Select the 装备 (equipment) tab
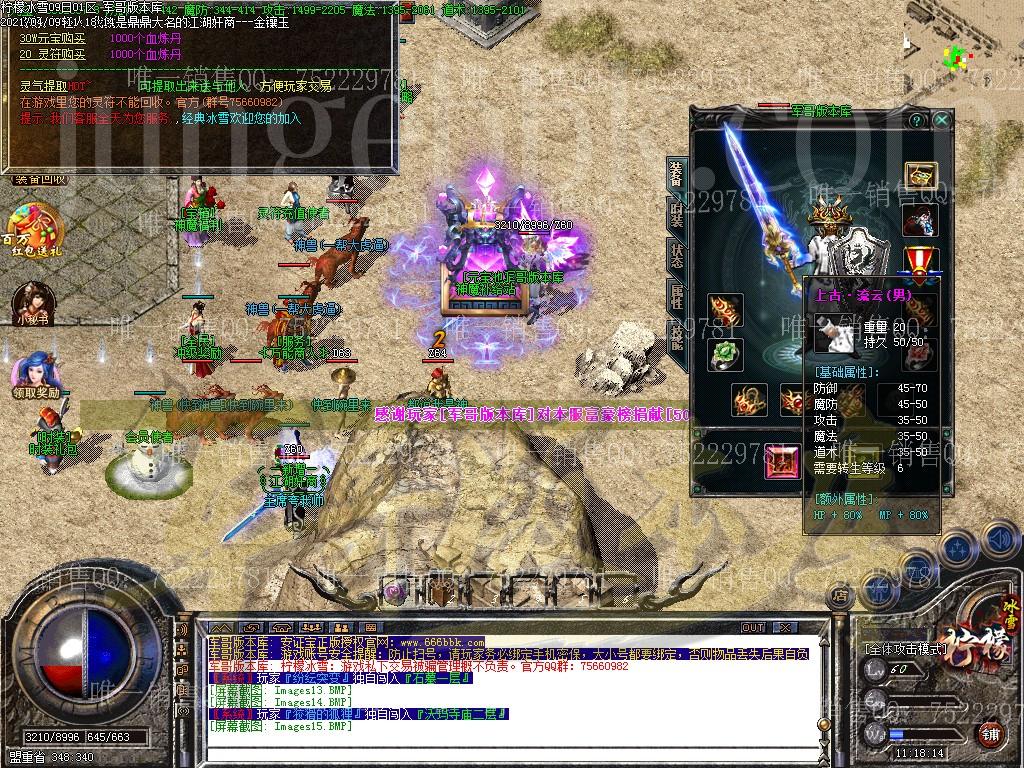 click(x=677, y=174)
